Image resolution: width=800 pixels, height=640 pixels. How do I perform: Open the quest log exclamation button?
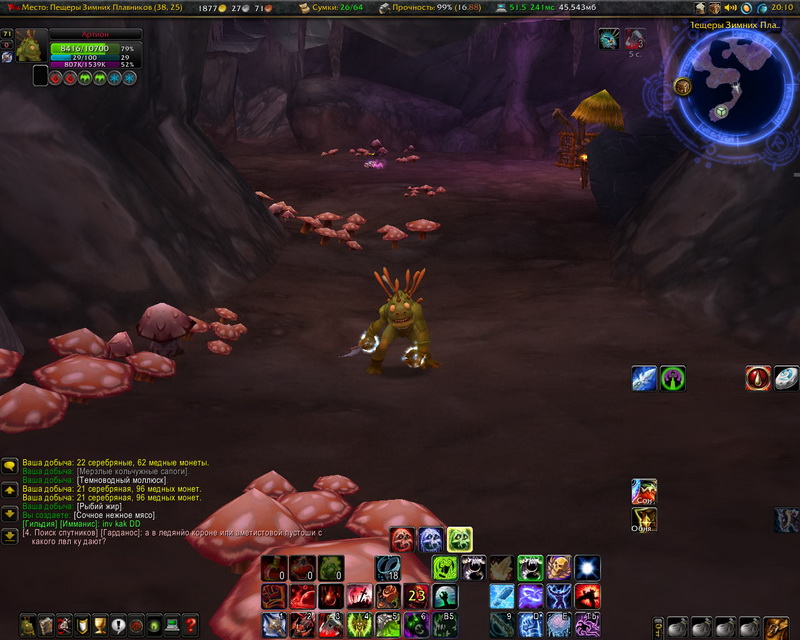(119, 626)
